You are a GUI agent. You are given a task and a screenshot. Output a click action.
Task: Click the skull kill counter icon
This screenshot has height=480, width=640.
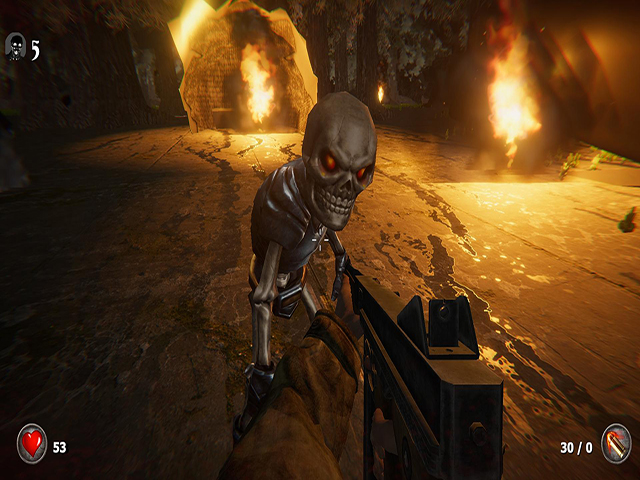(x=16, y=46)
